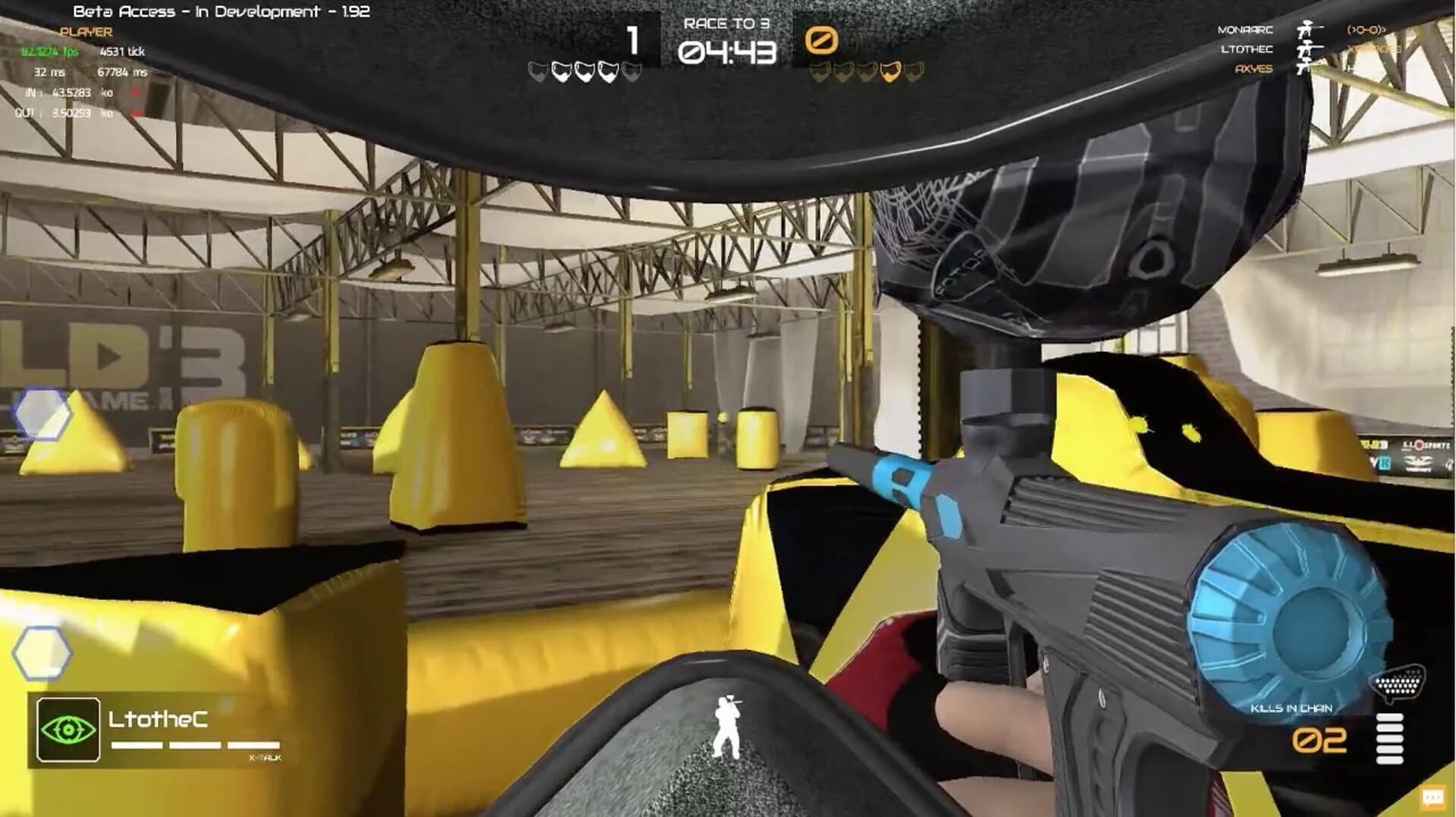Click the kill marker icon next to AXYES
The image size is (1456, 817).
point(1302,70)
